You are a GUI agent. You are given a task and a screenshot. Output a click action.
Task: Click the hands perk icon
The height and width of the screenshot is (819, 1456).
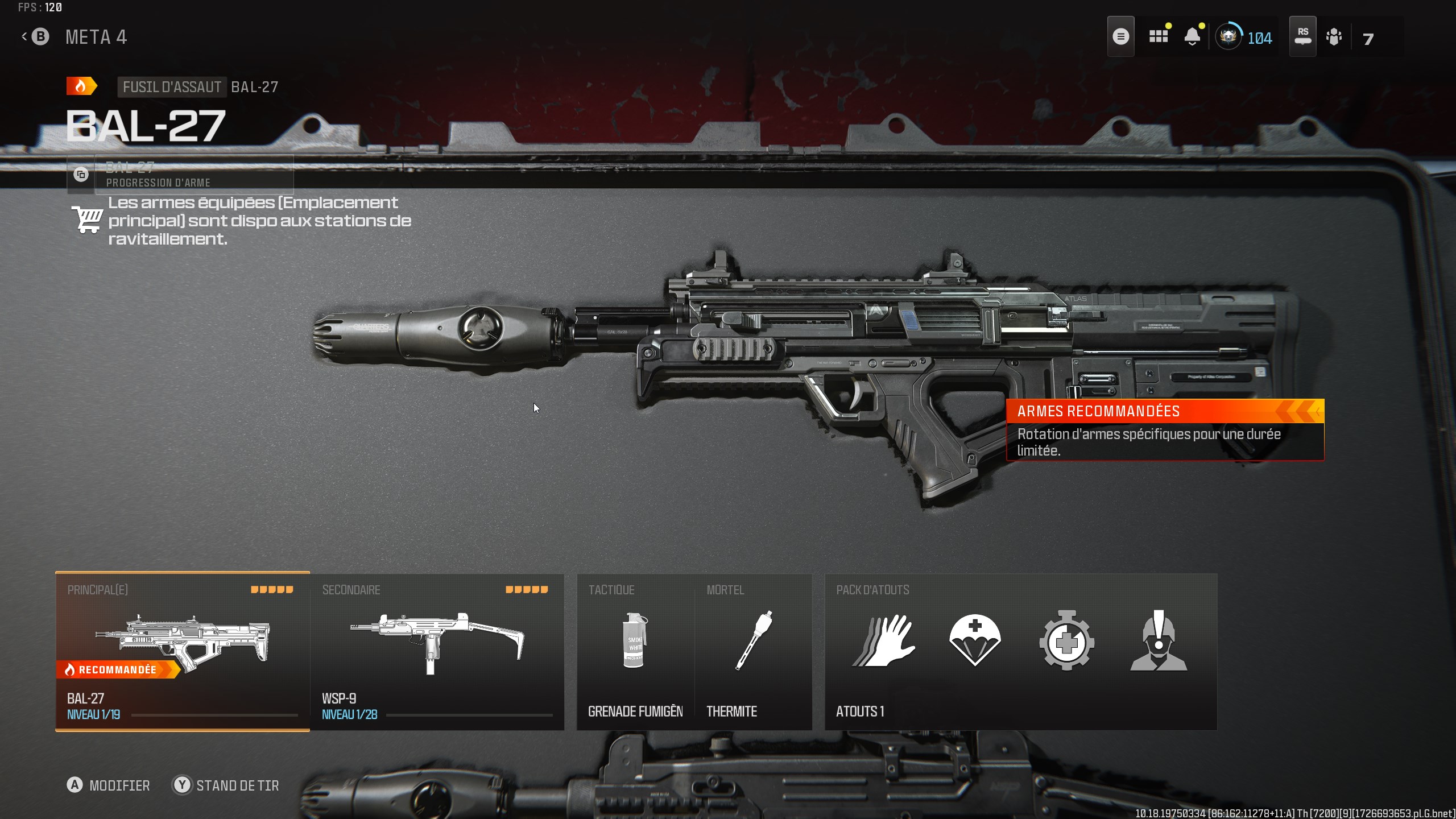[884, 641]
